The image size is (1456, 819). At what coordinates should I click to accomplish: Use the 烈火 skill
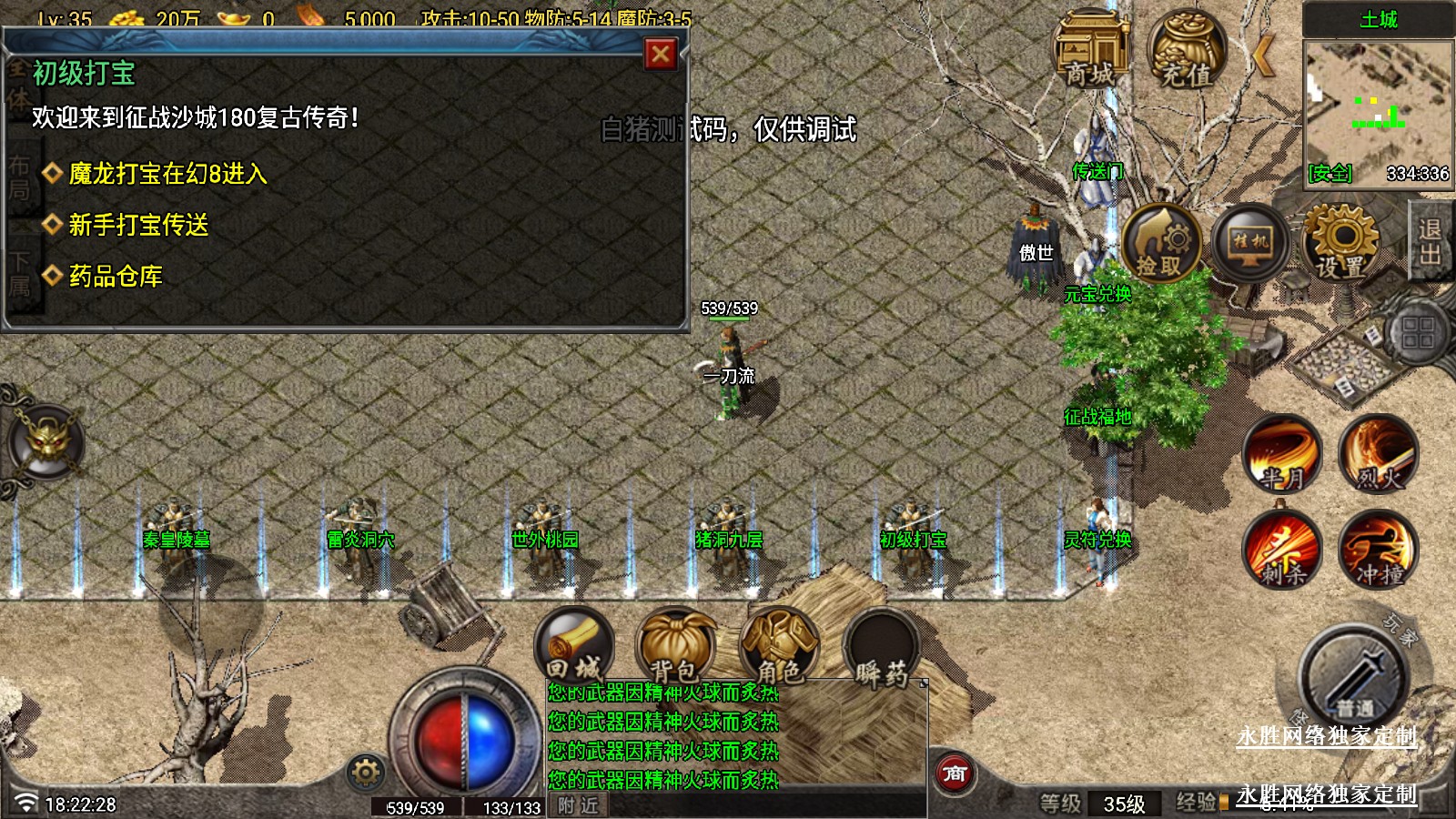[x=1378, y=454]
